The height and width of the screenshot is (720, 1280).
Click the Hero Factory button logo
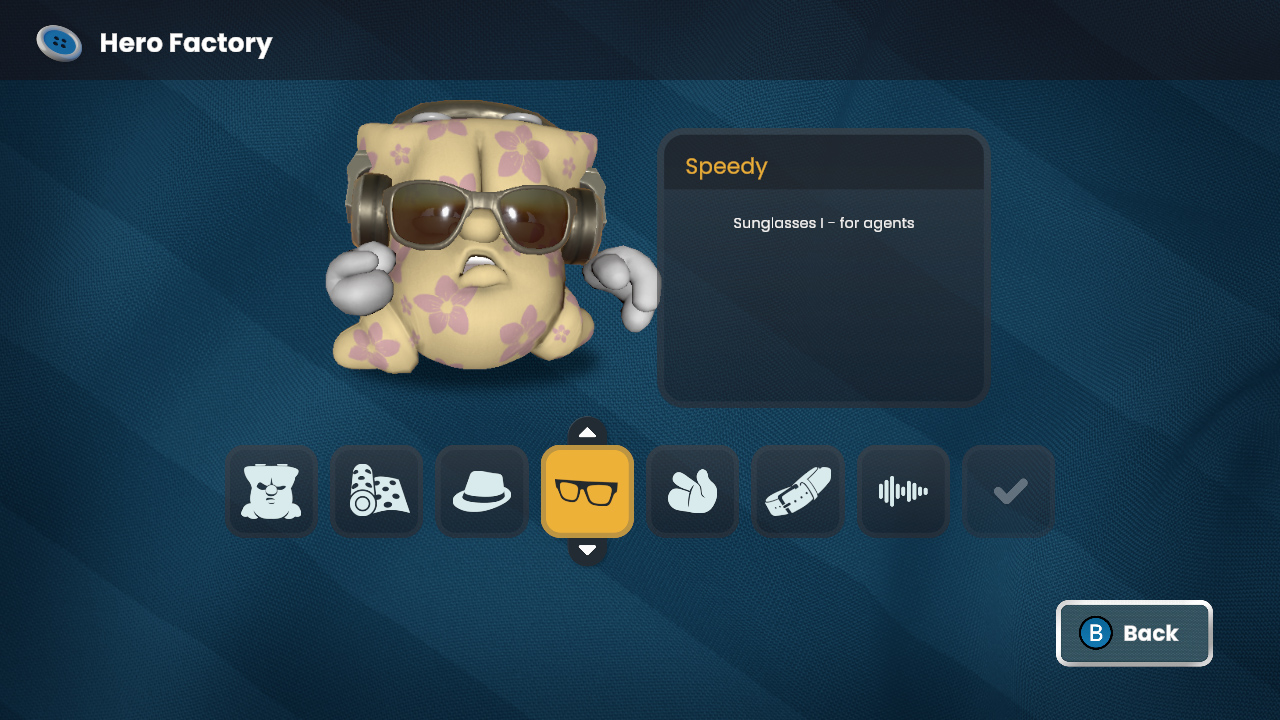[59, 42]
